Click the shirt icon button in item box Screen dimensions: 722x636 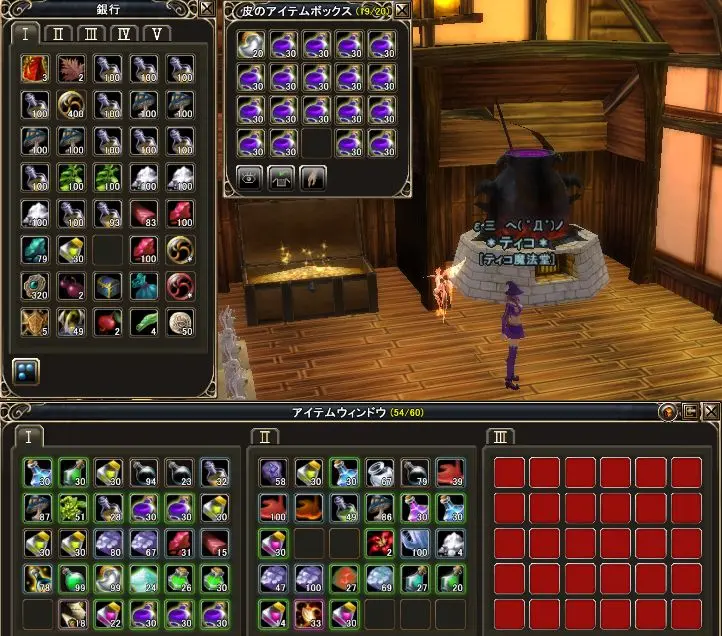point(281,178)
